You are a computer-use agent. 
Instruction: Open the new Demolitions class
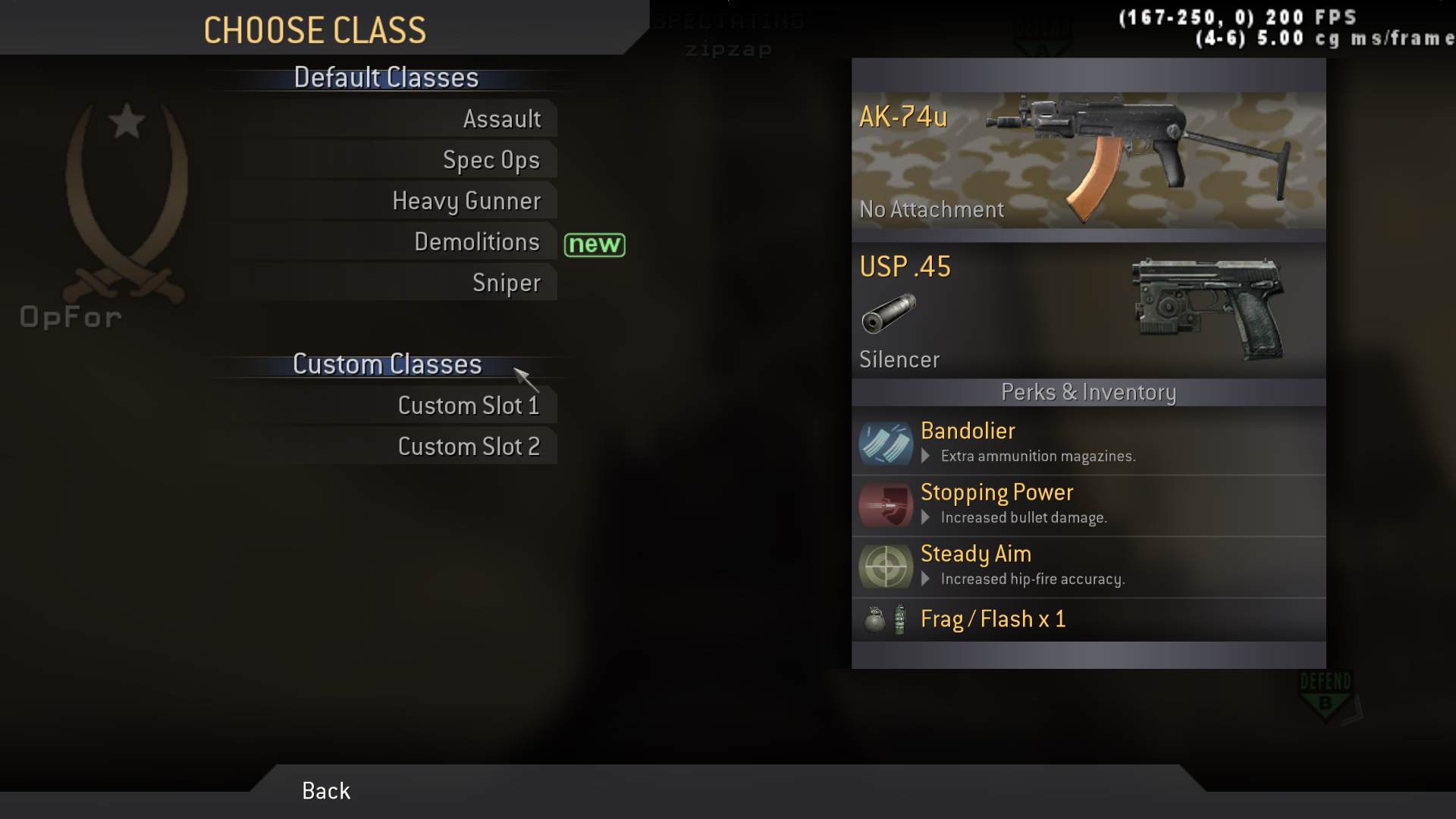click(477, 241)
